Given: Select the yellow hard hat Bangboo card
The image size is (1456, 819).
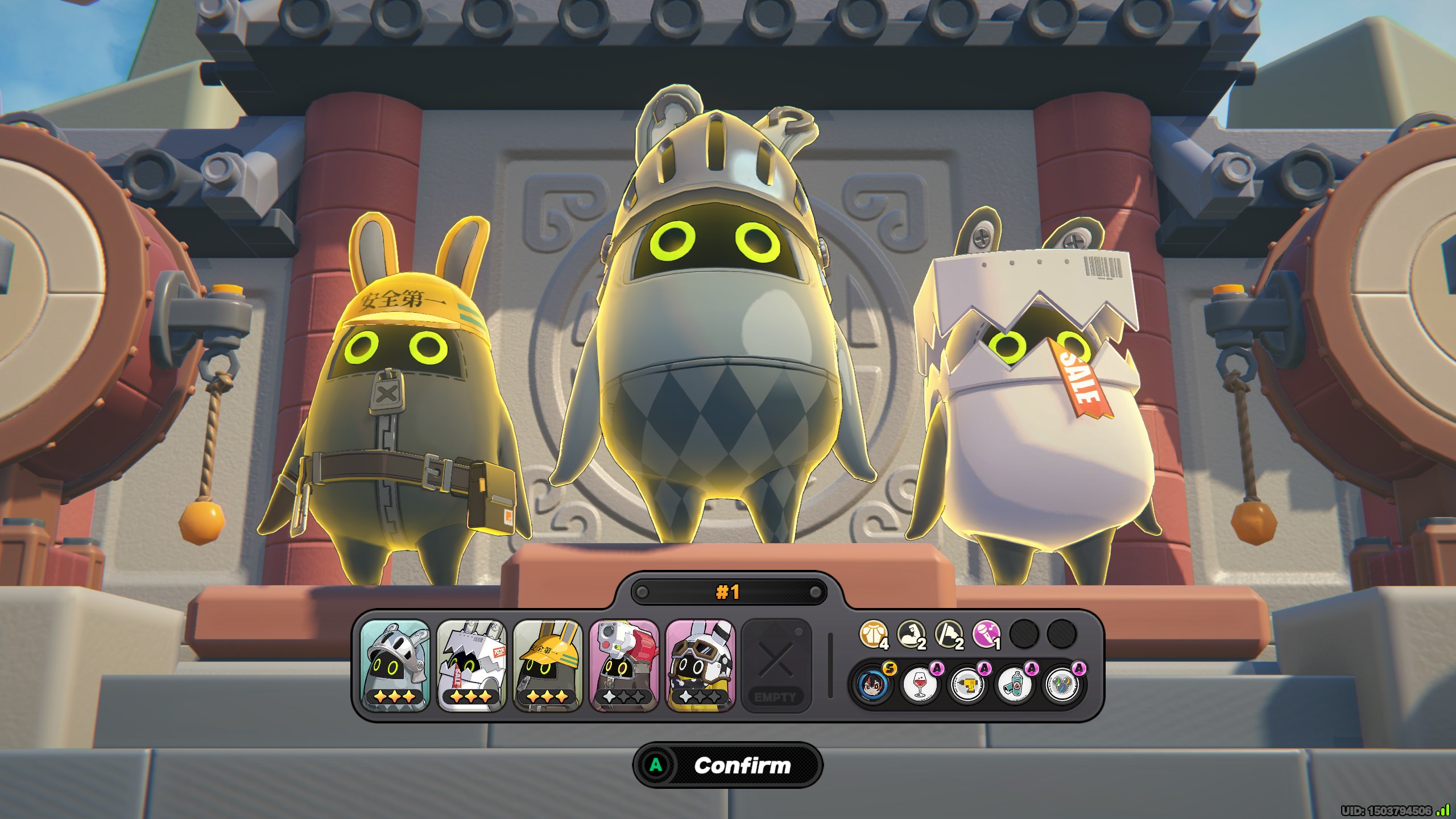Looking at the screenshot, I should (x=548, y=665).
